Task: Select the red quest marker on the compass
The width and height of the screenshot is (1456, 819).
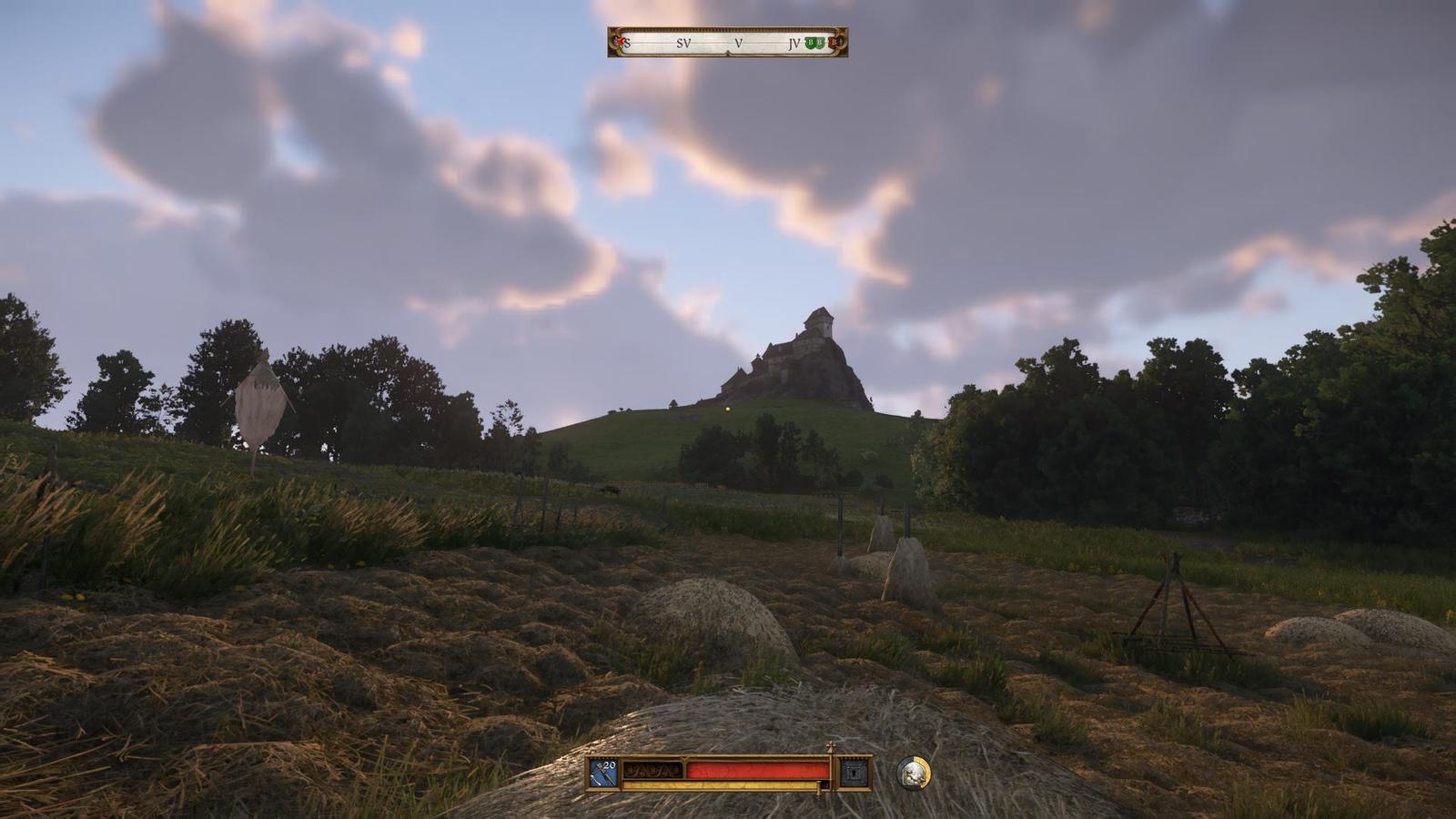Action: (x=620, y=42)
